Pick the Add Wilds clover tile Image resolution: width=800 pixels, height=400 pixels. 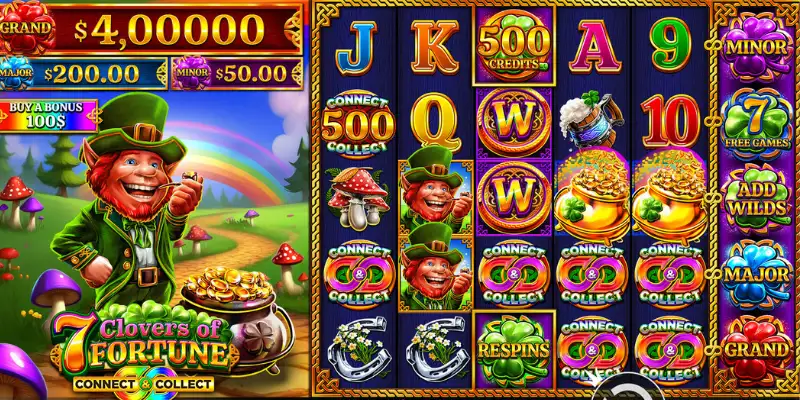click(756, 197)
